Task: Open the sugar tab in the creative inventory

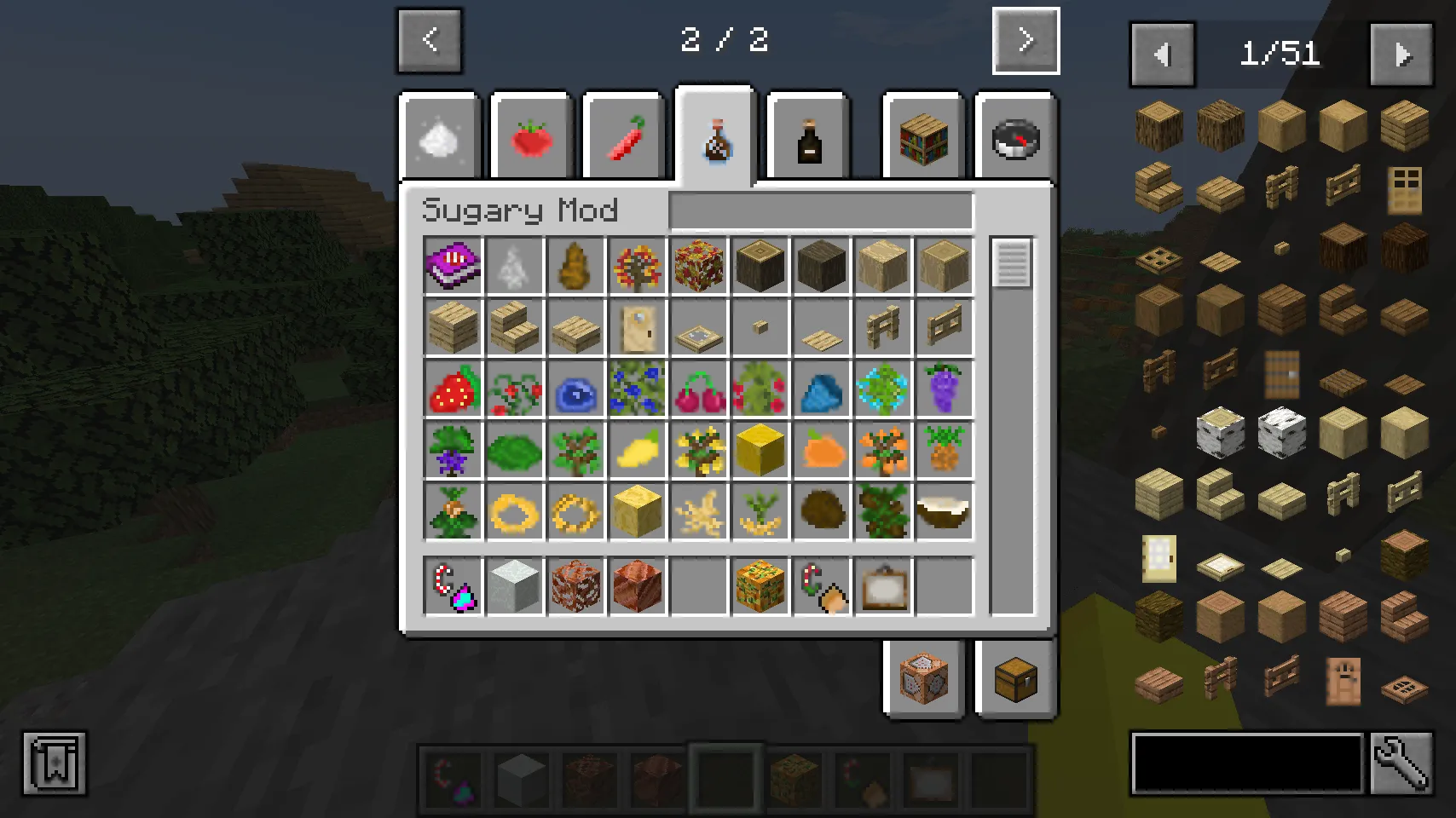Action: tap(440, 136)
